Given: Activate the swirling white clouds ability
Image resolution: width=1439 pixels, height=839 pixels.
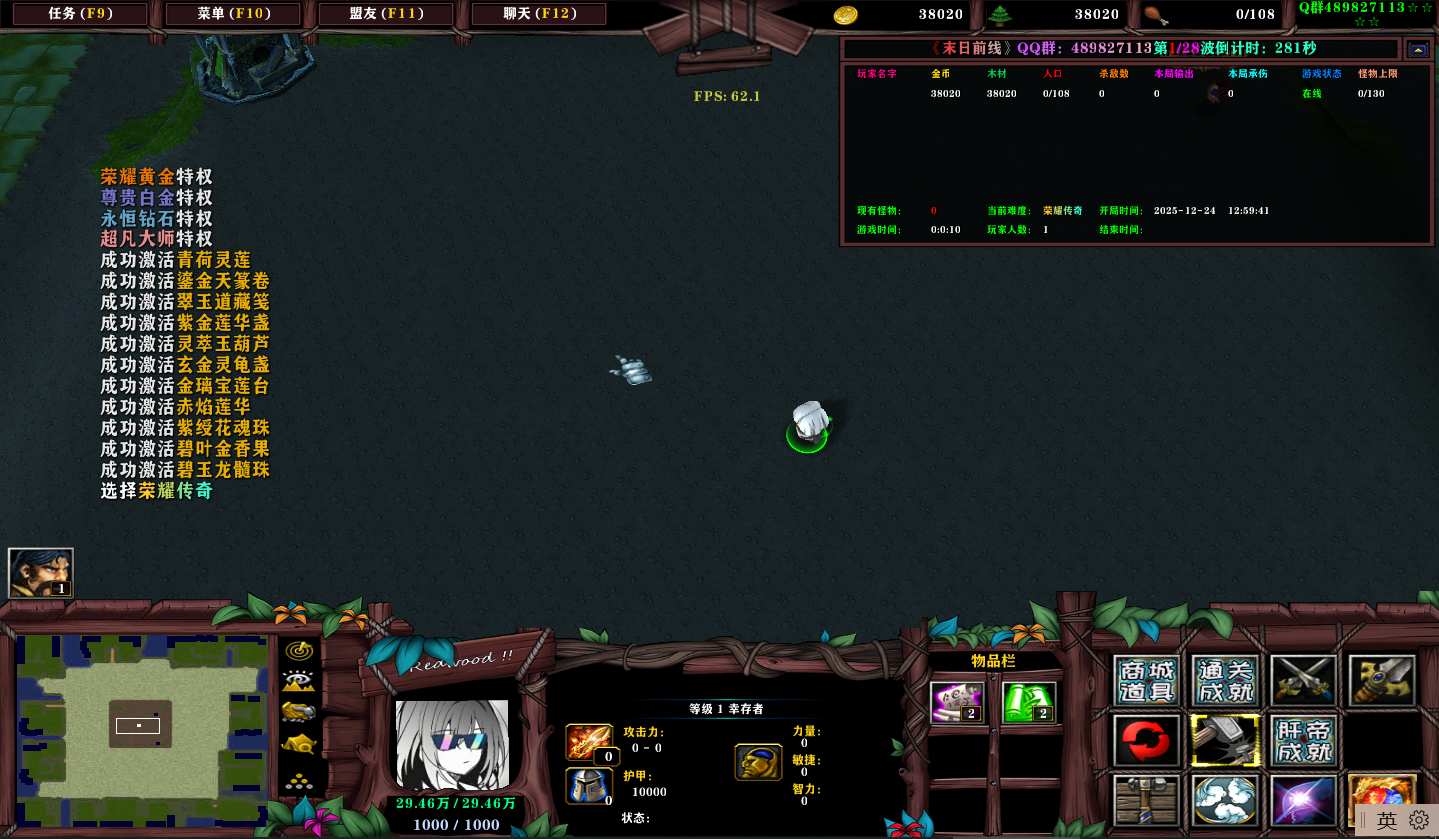Looking at the screenshot, I should coord(1225,800).
